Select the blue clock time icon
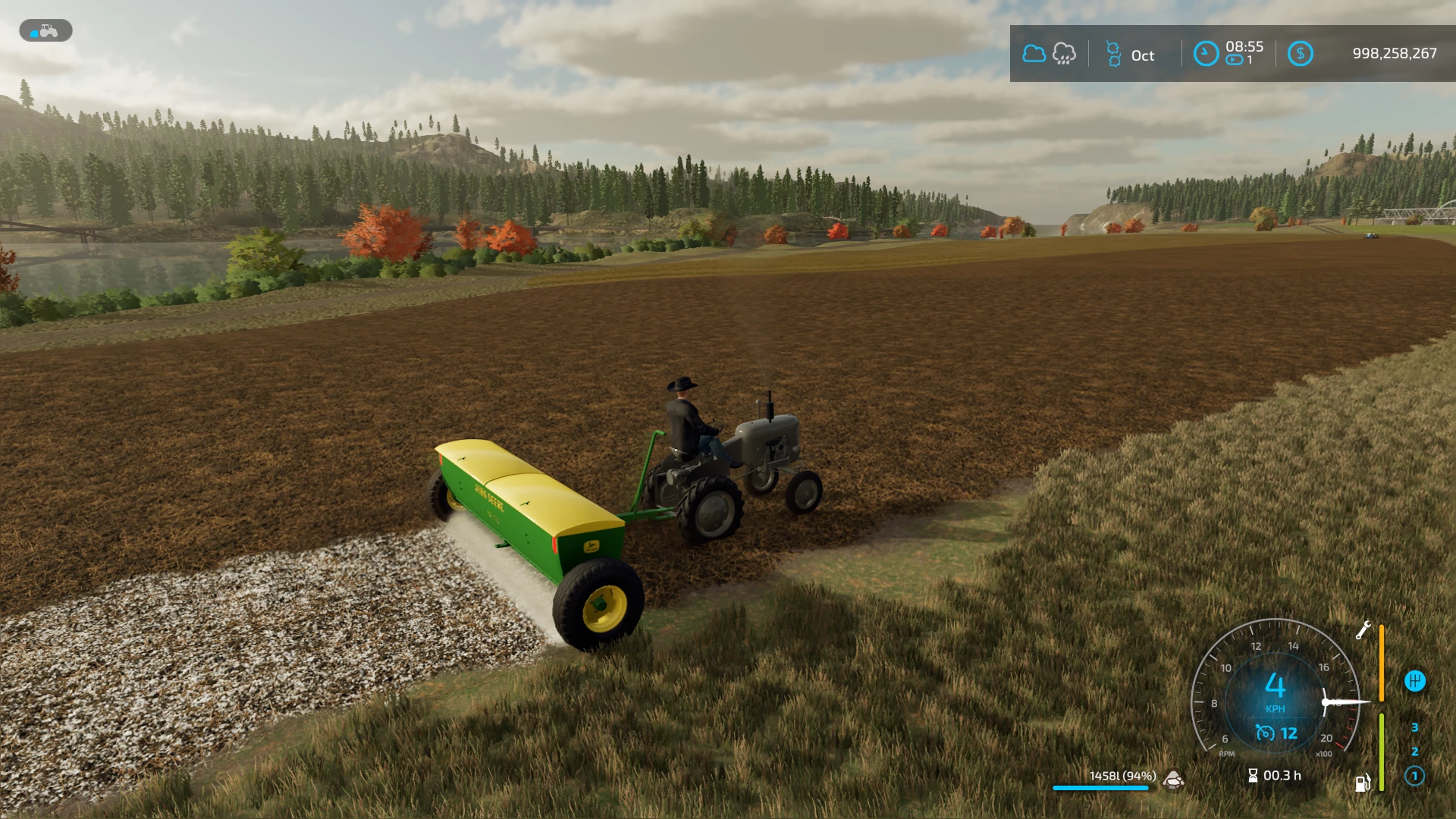The height and width of the screenshot is (819, 1456). [1205, 54]
